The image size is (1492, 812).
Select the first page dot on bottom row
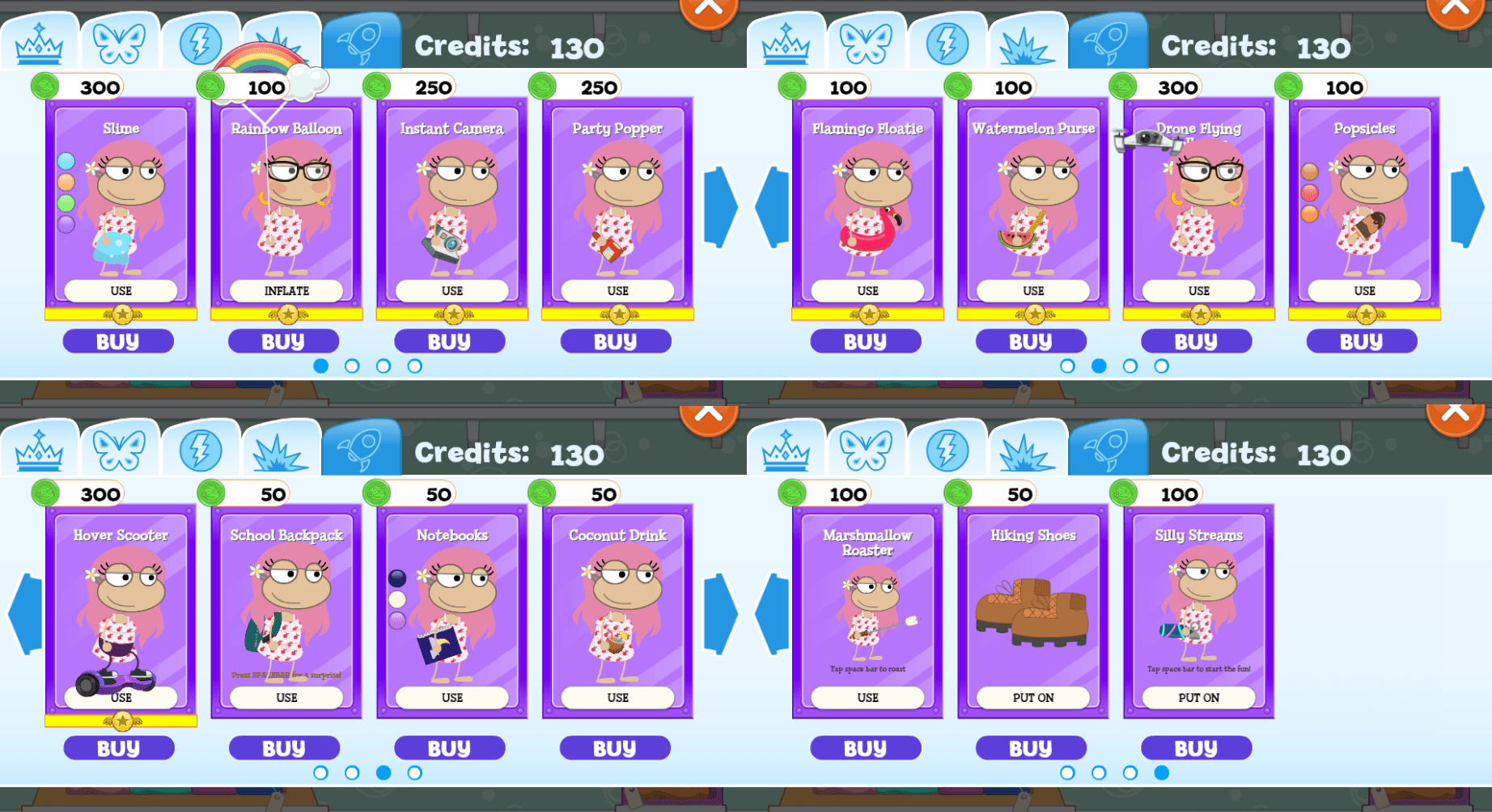coord(321,772)
